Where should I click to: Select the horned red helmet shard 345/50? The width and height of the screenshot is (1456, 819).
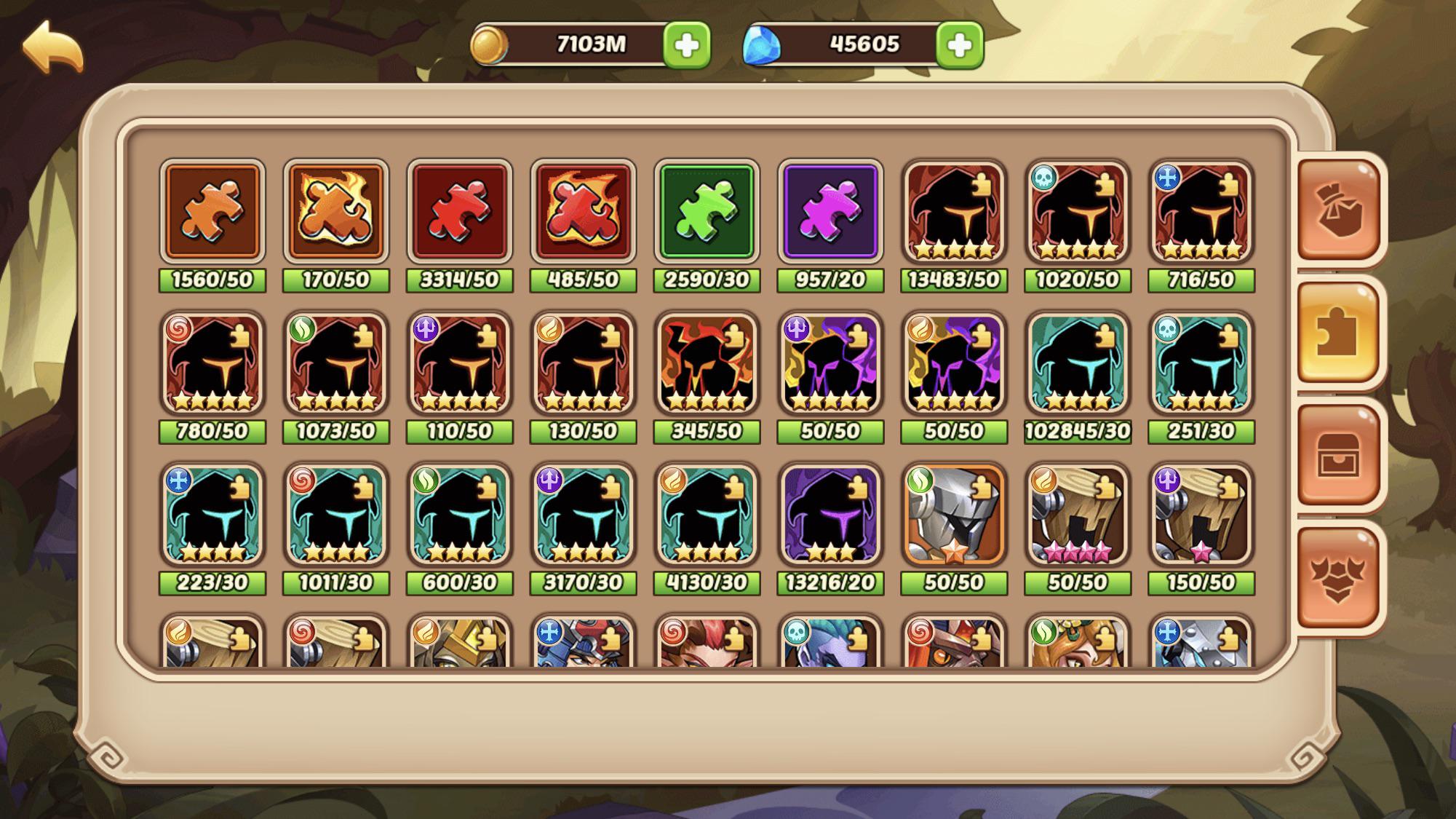[x=707, y=363]
